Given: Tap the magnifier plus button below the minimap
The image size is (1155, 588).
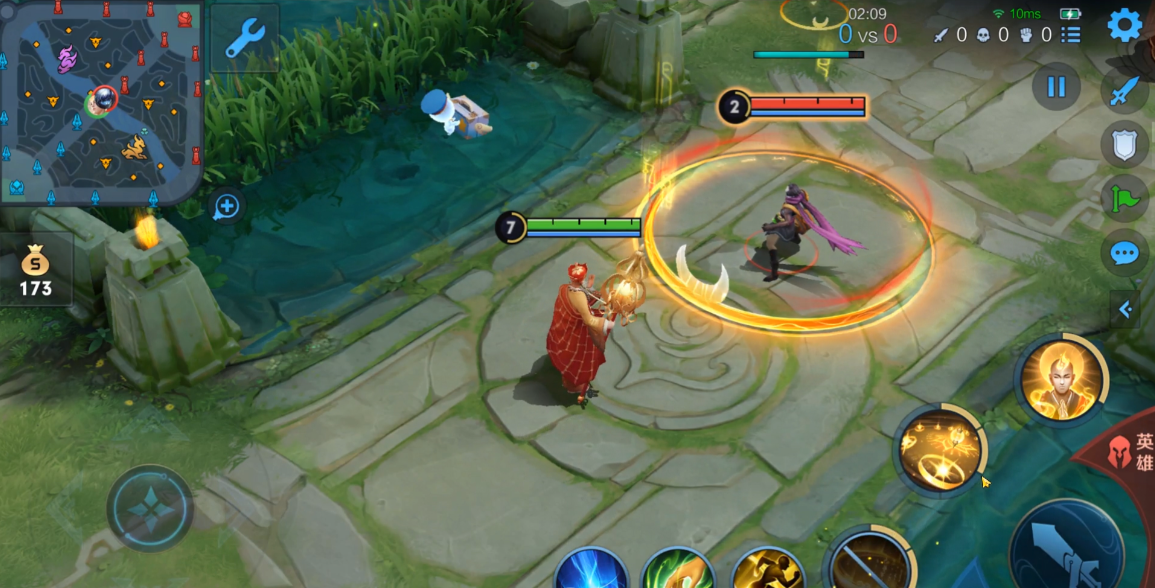Looking at the screenshot, I should [226, 207].
